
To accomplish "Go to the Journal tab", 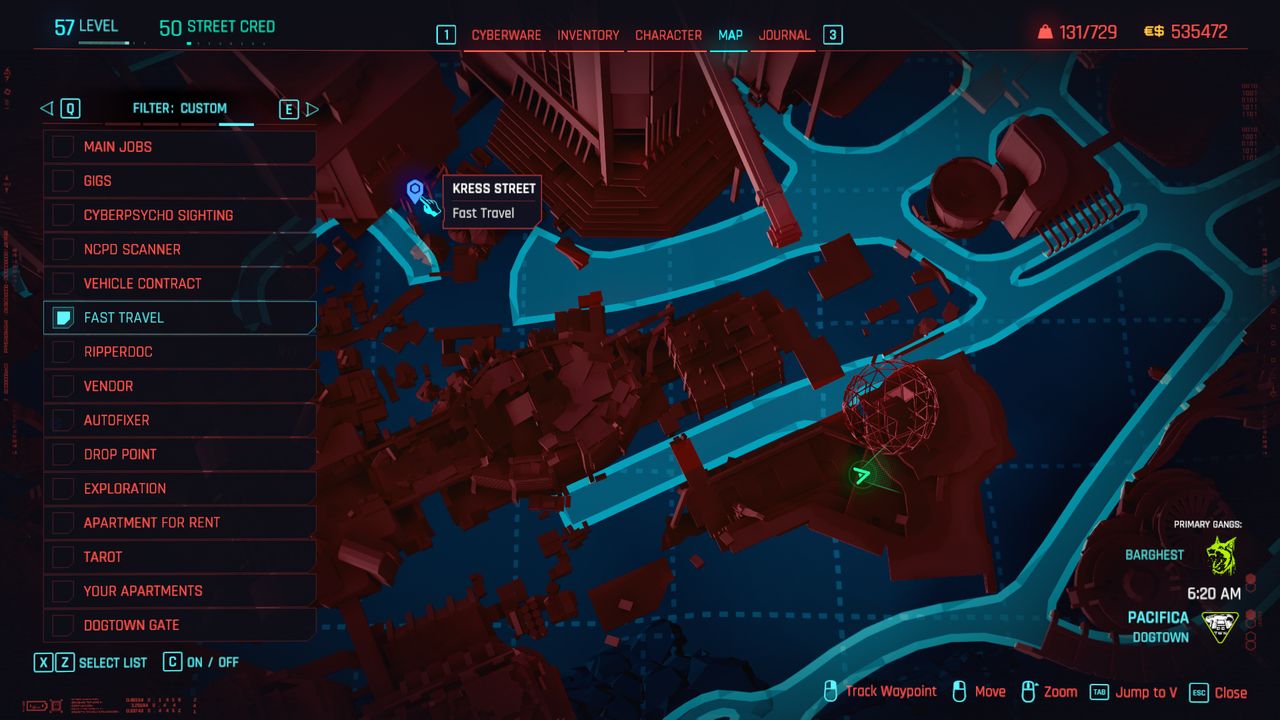I will (x=784, y=35).
